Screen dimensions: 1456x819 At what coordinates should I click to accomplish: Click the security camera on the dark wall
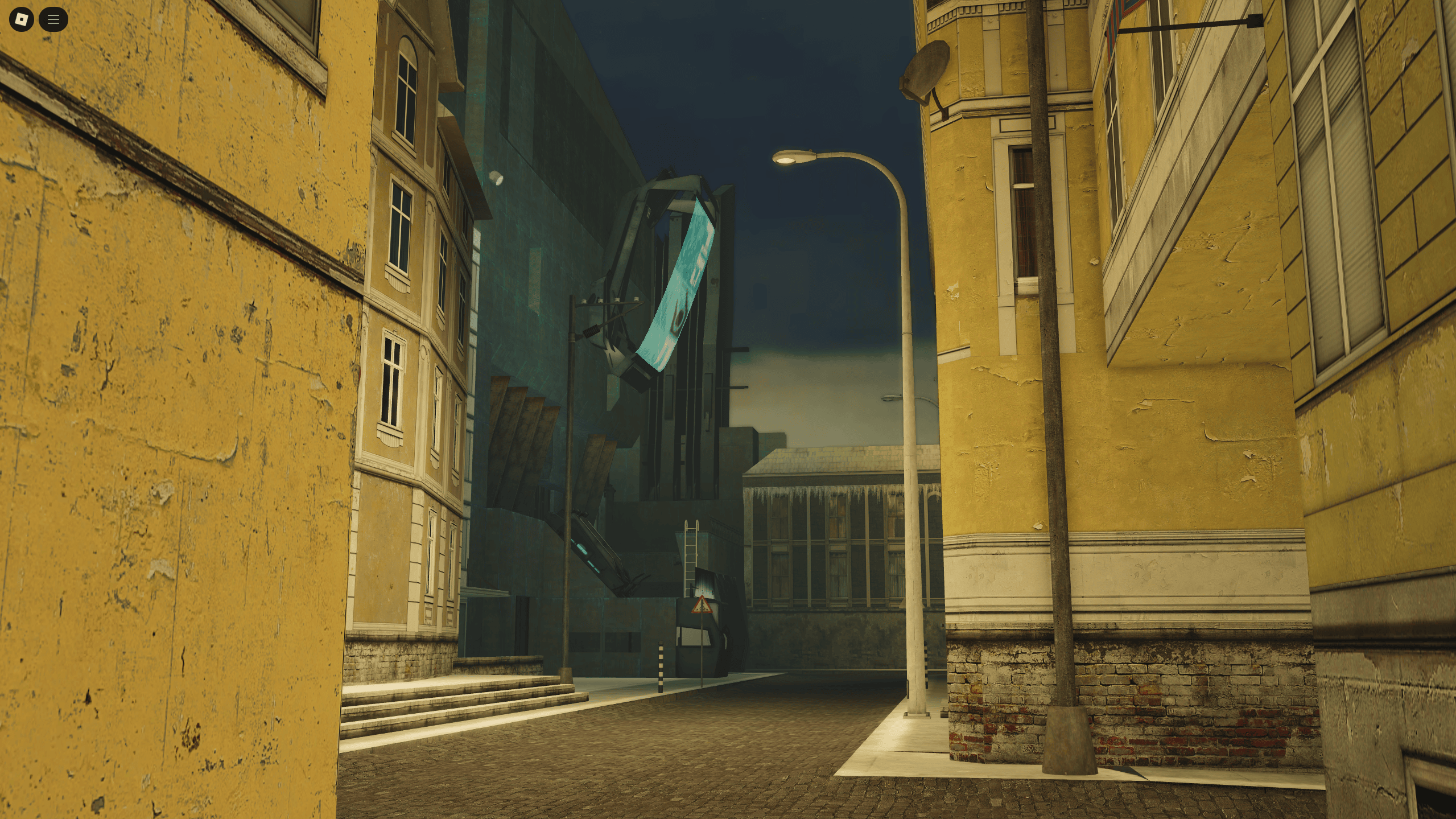click(496, 179)
